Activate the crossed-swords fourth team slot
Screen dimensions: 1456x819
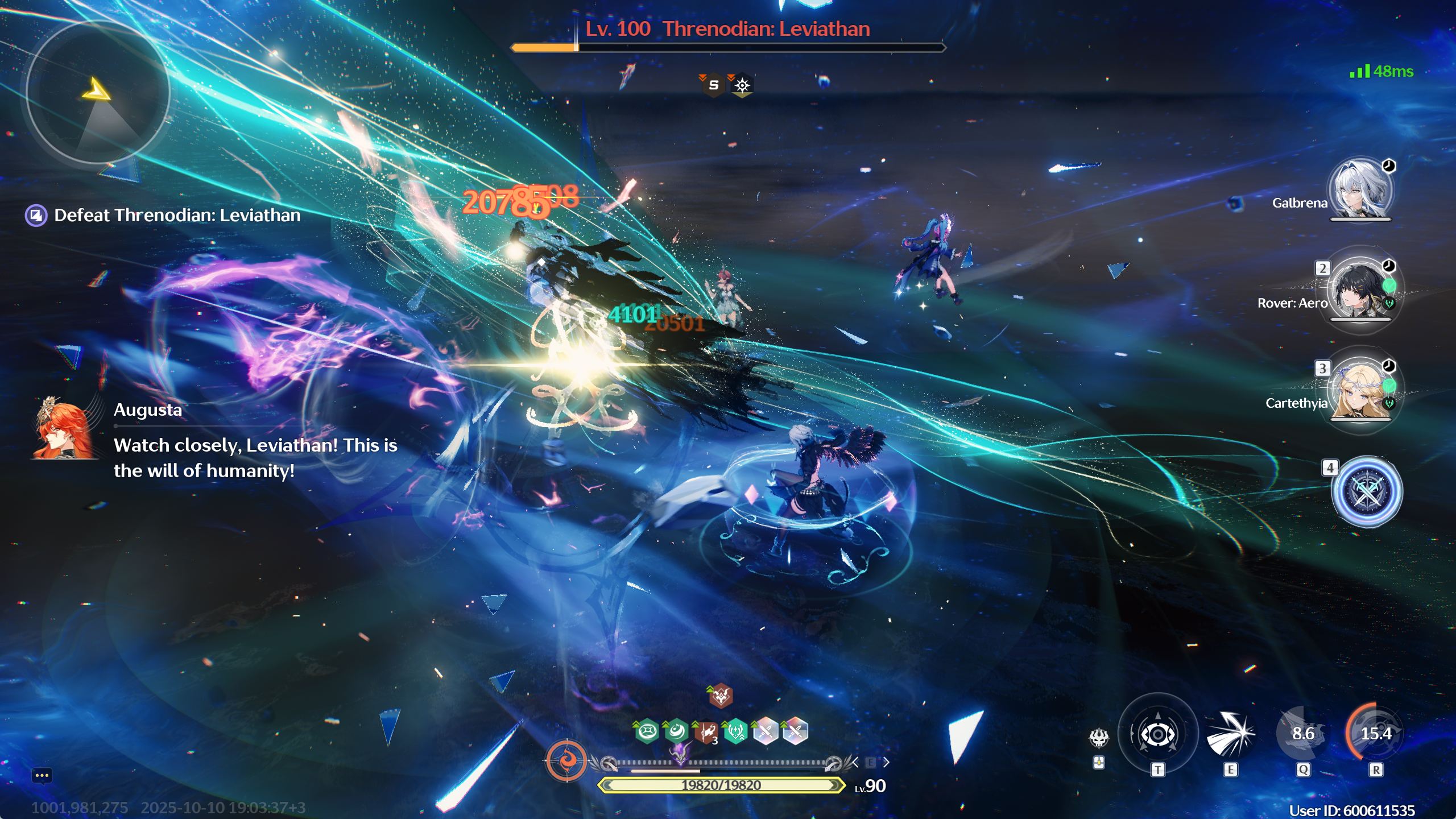click(x=1366, y=491)
